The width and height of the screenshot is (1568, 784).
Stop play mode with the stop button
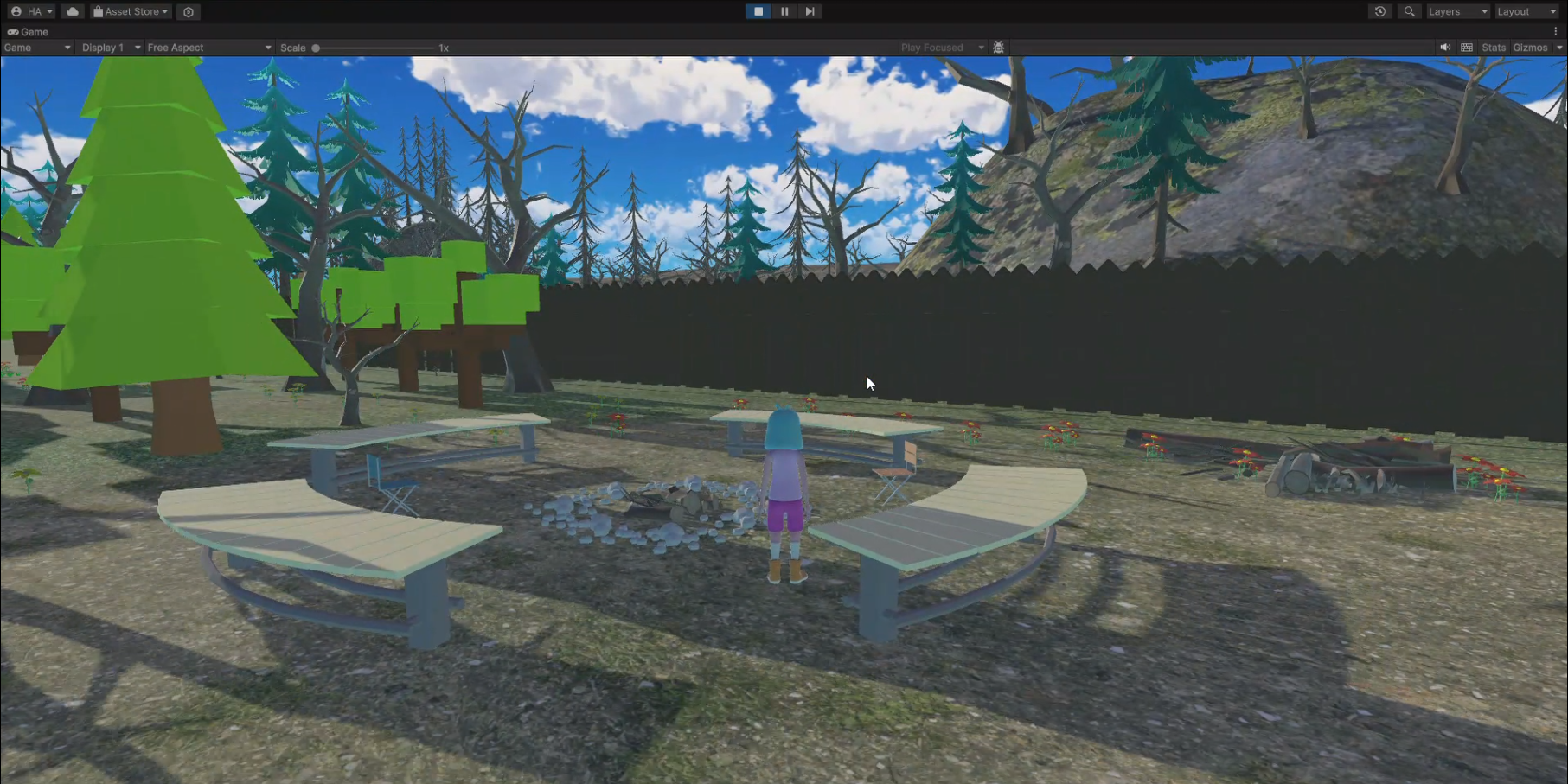tap(758, 11)
